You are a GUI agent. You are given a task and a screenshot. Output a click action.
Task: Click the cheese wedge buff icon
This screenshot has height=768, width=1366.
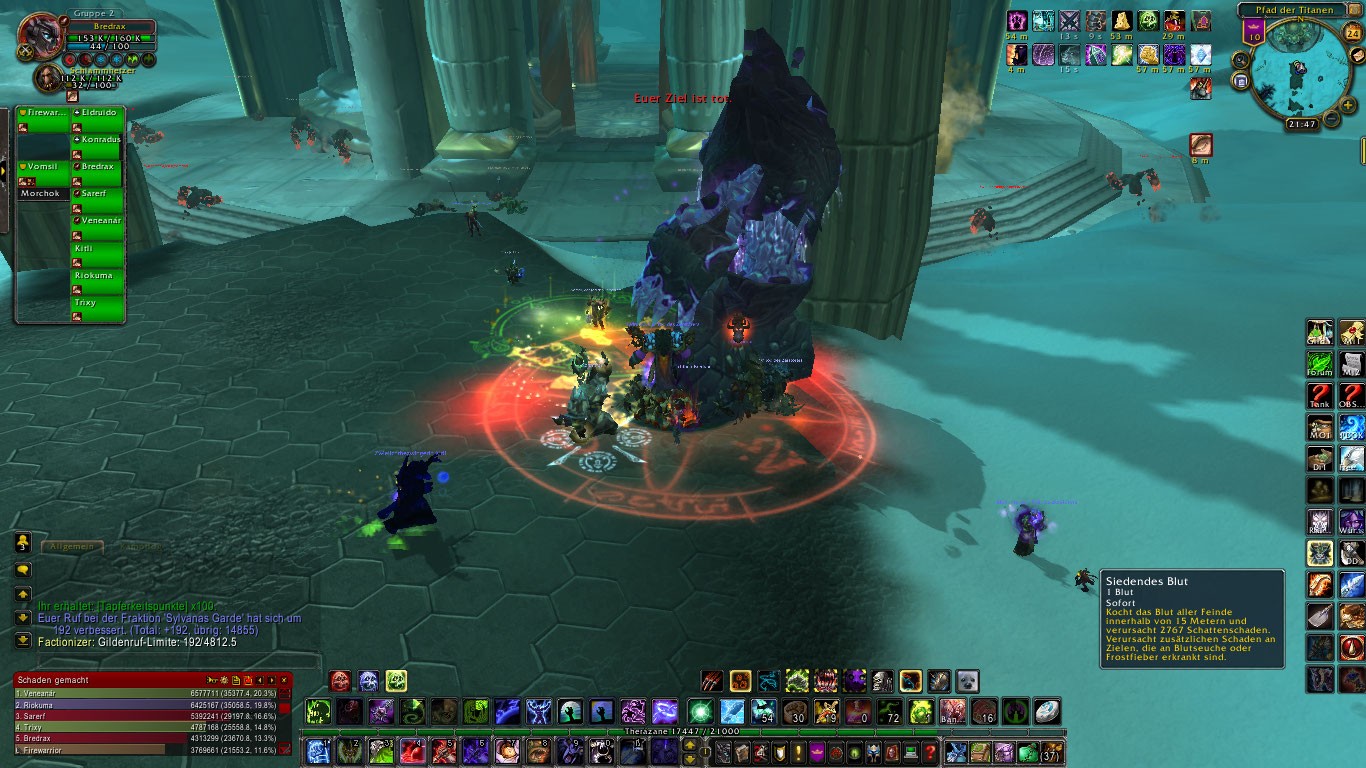[1123, 21]
